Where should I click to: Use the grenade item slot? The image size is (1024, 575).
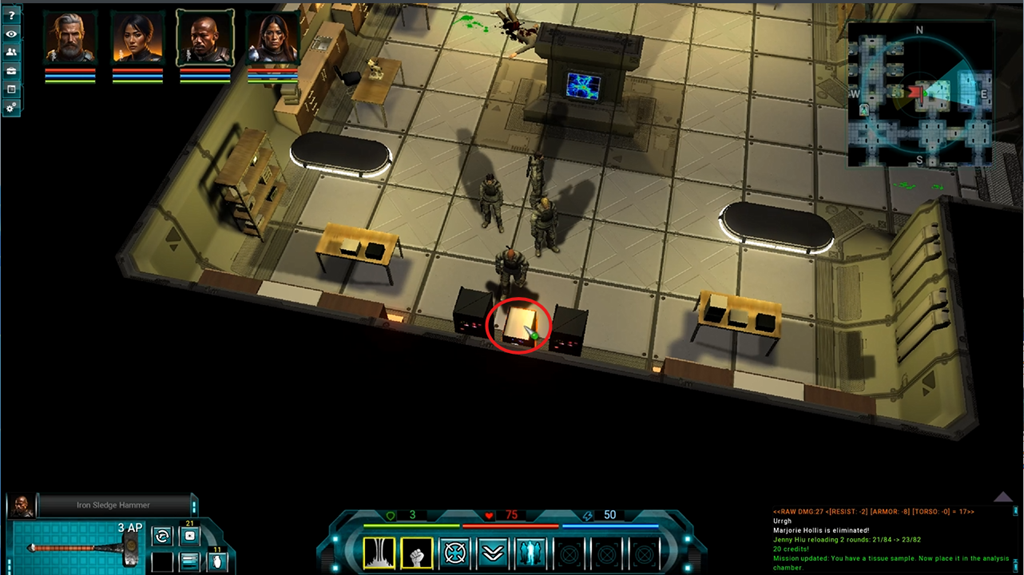click(x=218, y=562)
